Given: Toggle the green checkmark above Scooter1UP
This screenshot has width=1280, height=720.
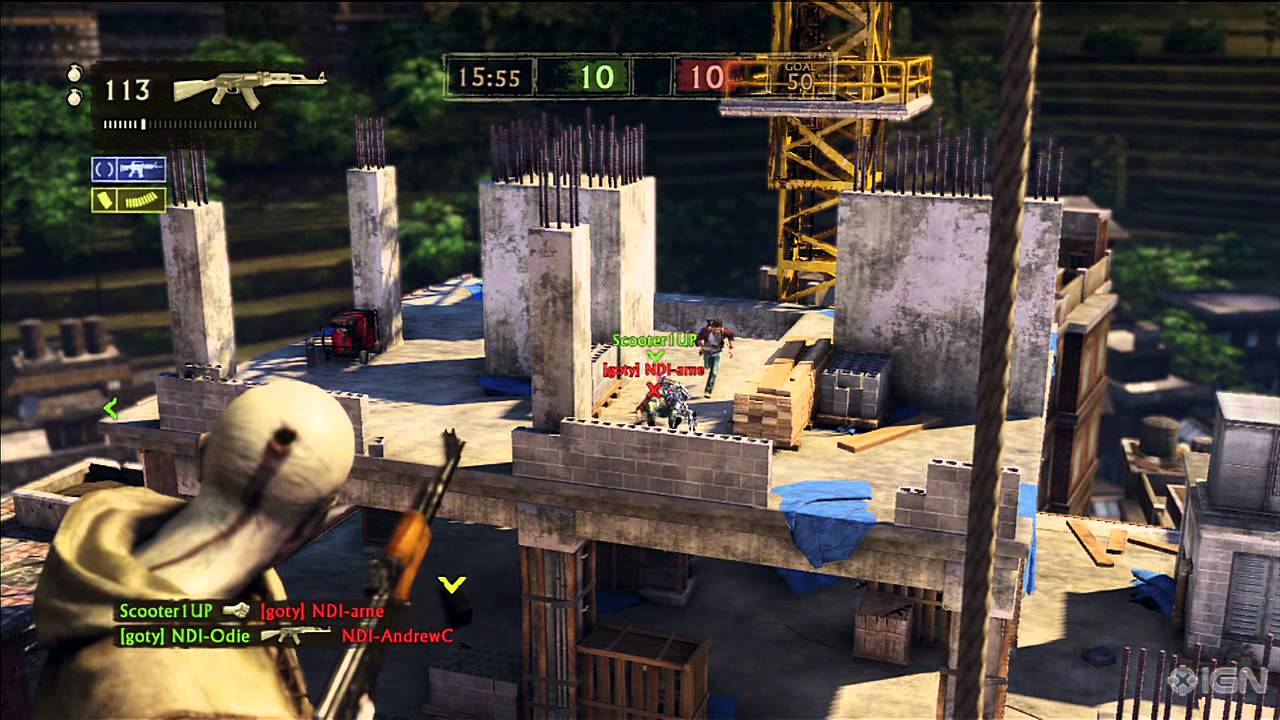Looking at the screenshot, I should [656, 356].
